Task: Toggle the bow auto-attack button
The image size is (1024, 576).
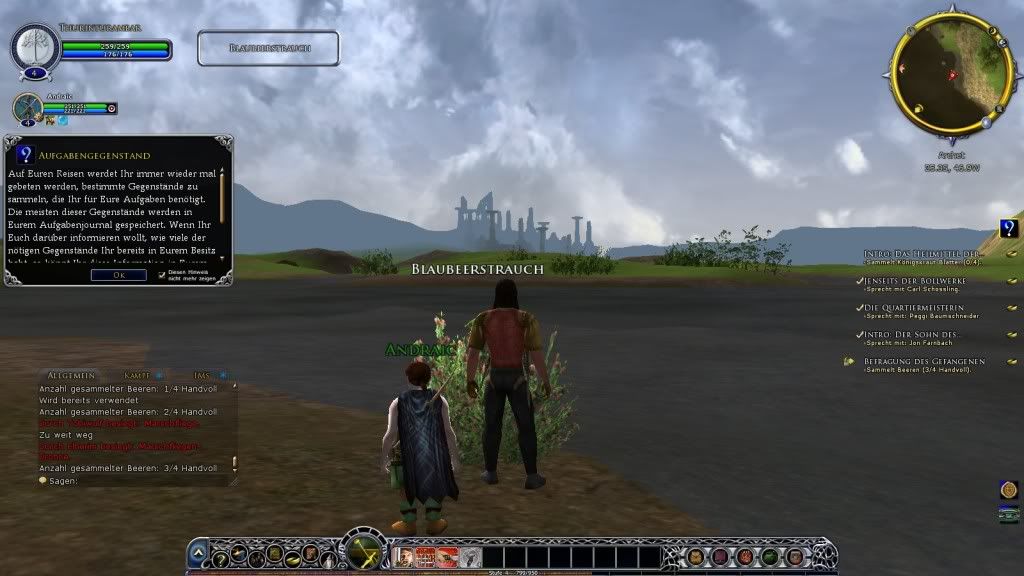Action: click(x=362, y=551)
